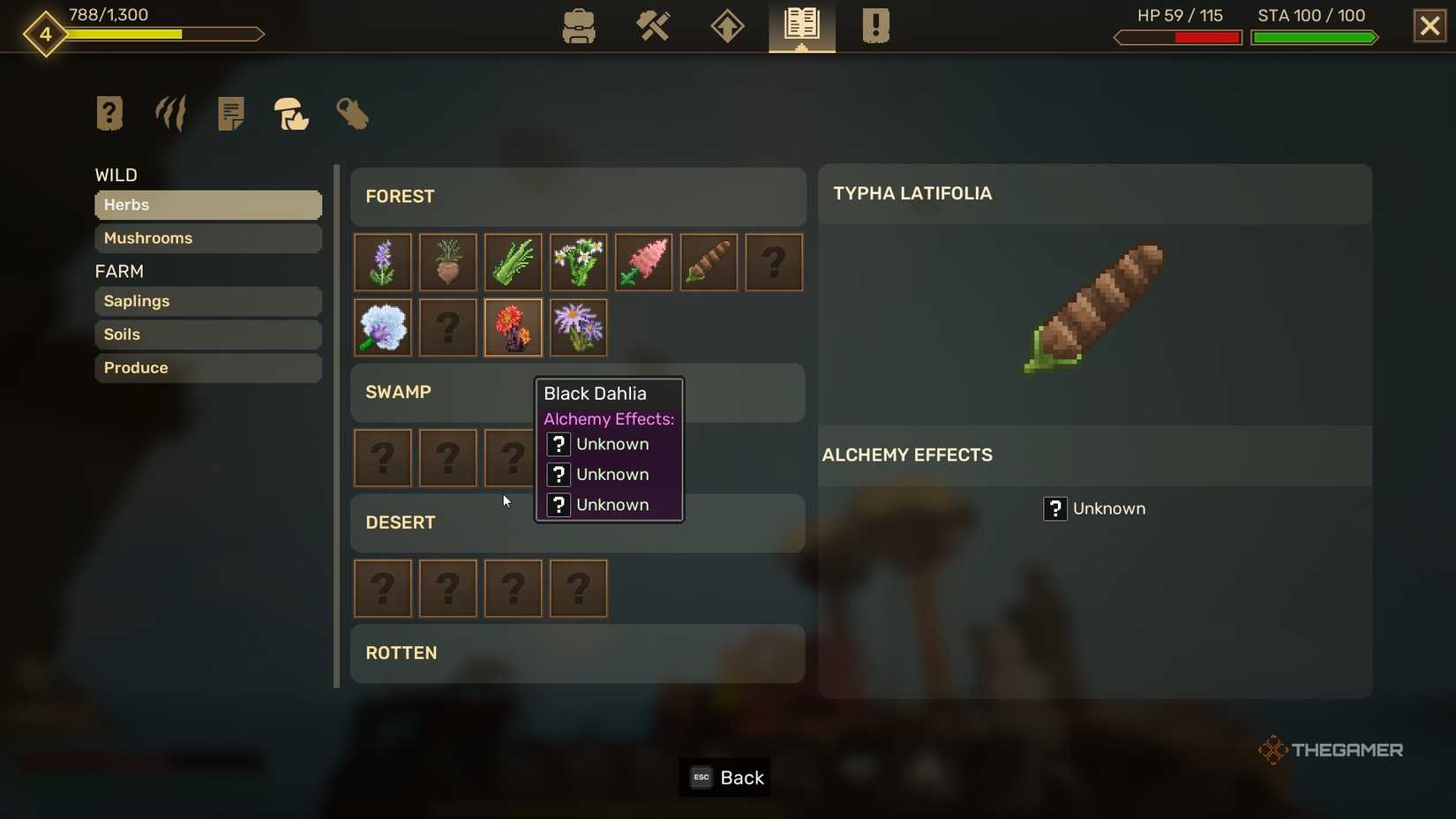Switch to the Mushrooms tab
The image size is (1456, 819).
click(x=207, y=238)
